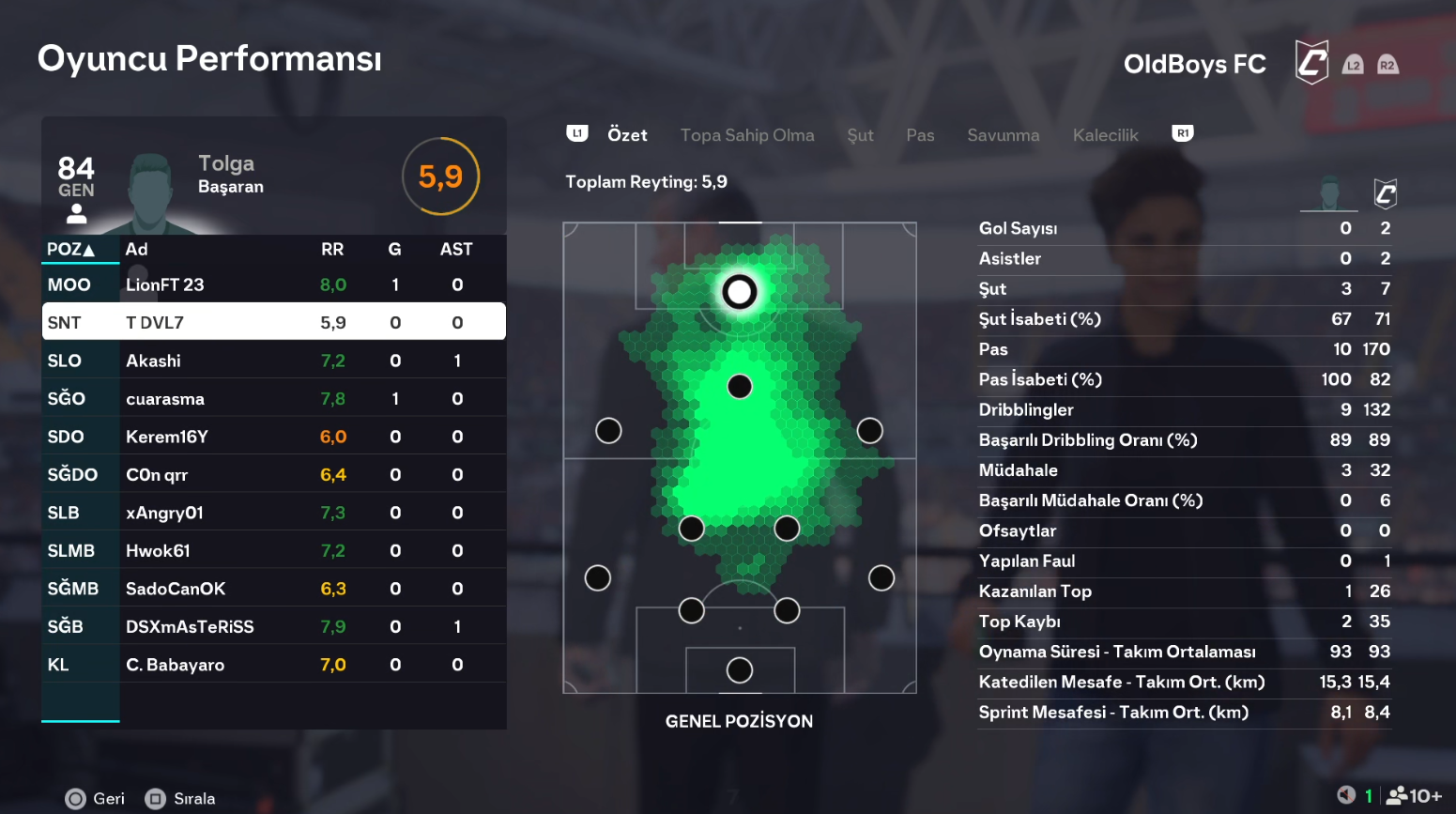Select Akashi in the player list
This screenshot has height=814, width=1456.
(273, 361)
